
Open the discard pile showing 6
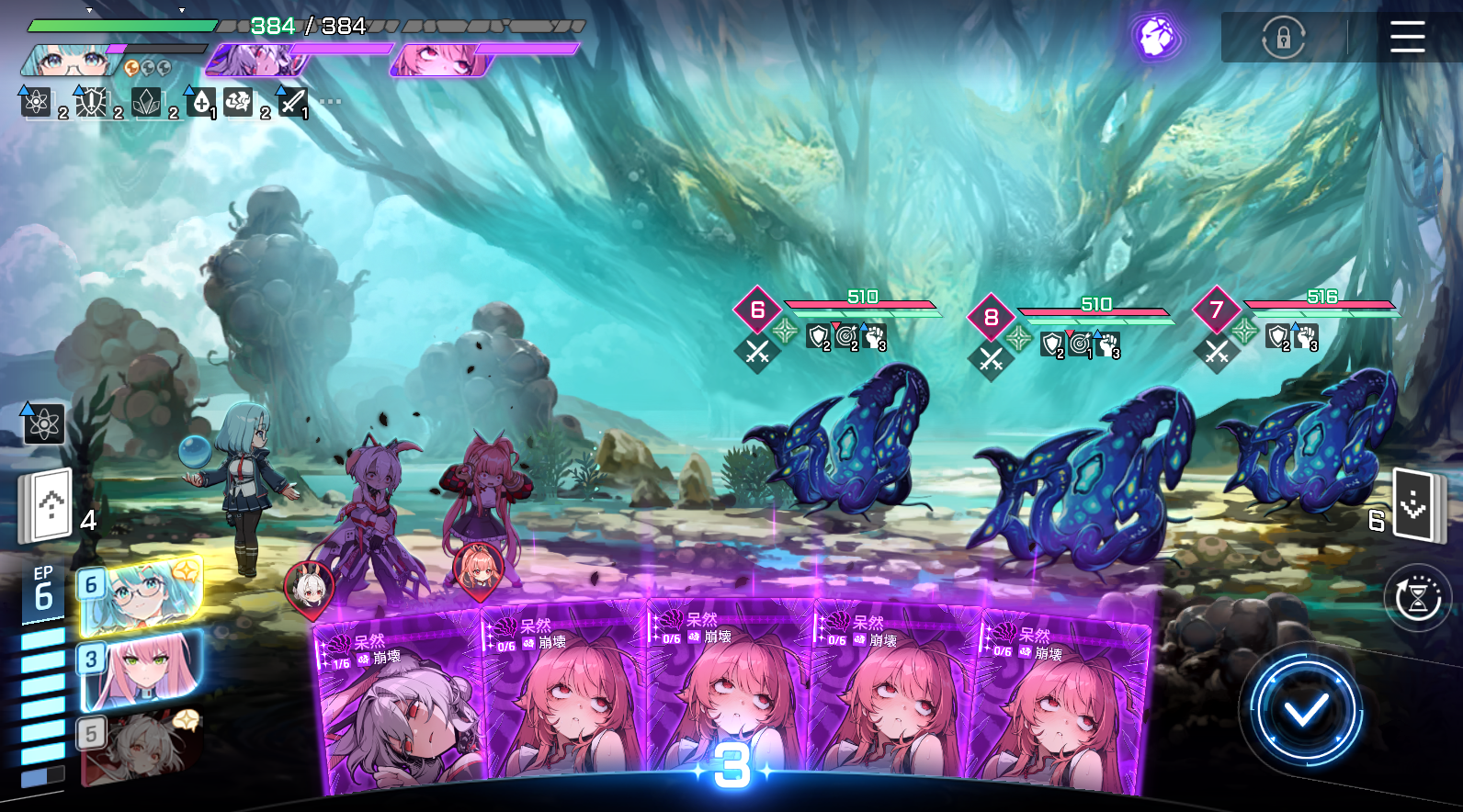click(x=1413, y=505)
